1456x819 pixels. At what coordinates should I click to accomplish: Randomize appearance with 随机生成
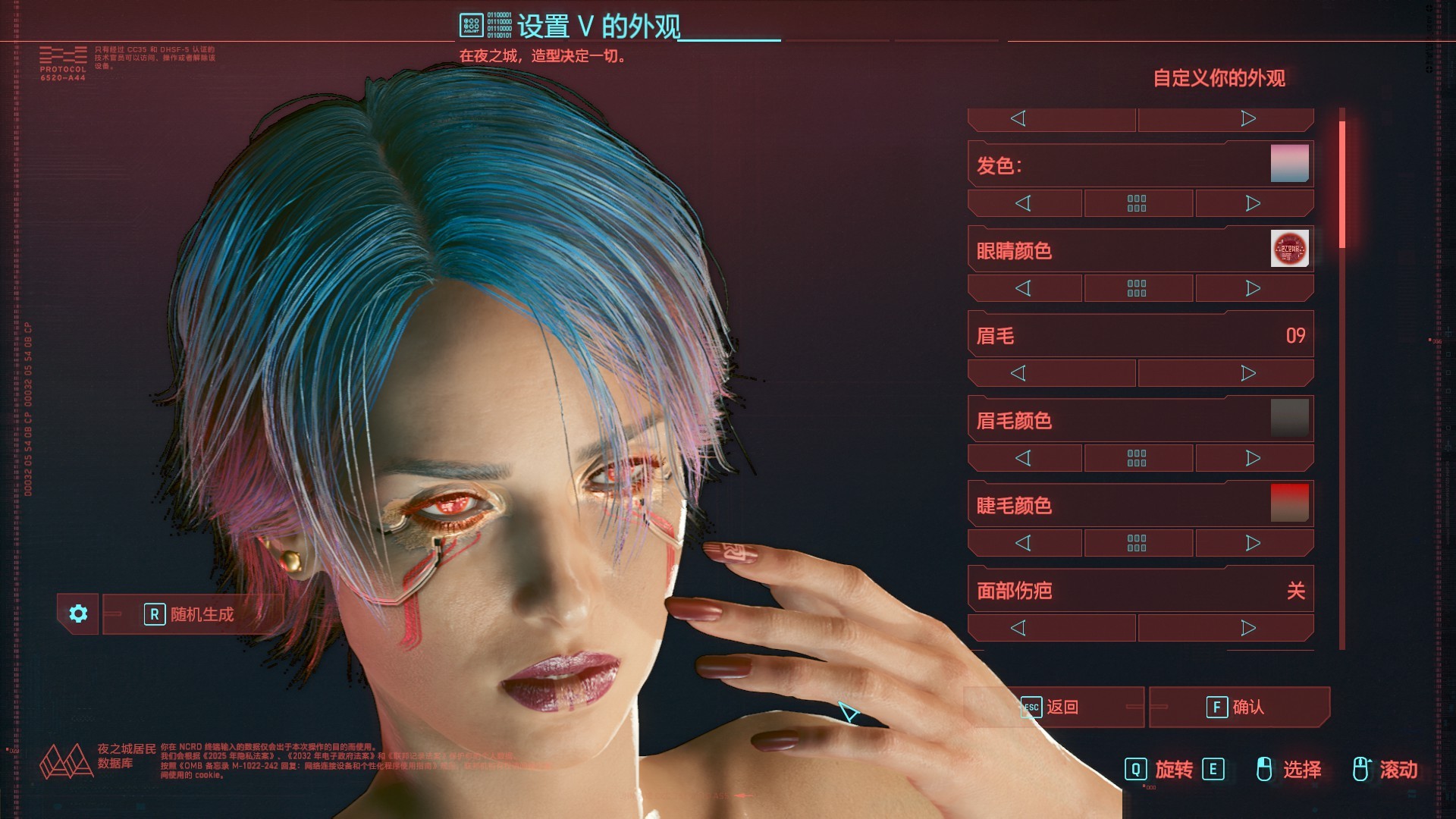click(191, 614)
